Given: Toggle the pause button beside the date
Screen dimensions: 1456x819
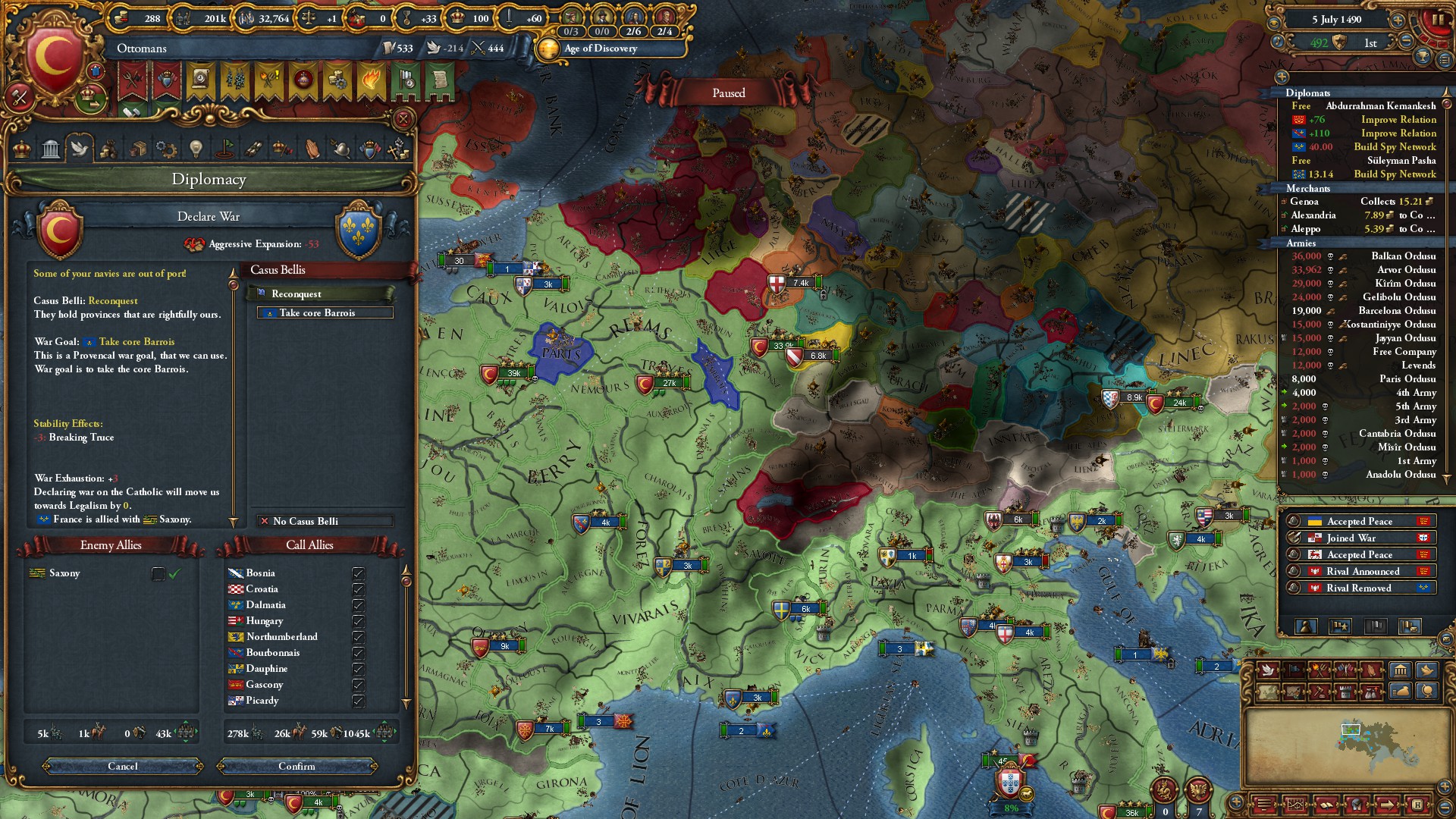Looking at the screenshot, I should [x=1437, y=20].
